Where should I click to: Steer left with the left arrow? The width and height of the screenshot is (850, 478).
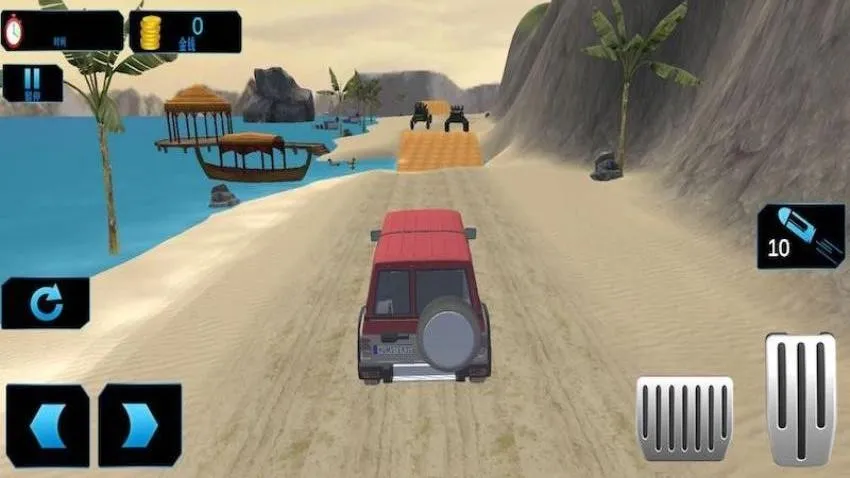click(47, 426)
